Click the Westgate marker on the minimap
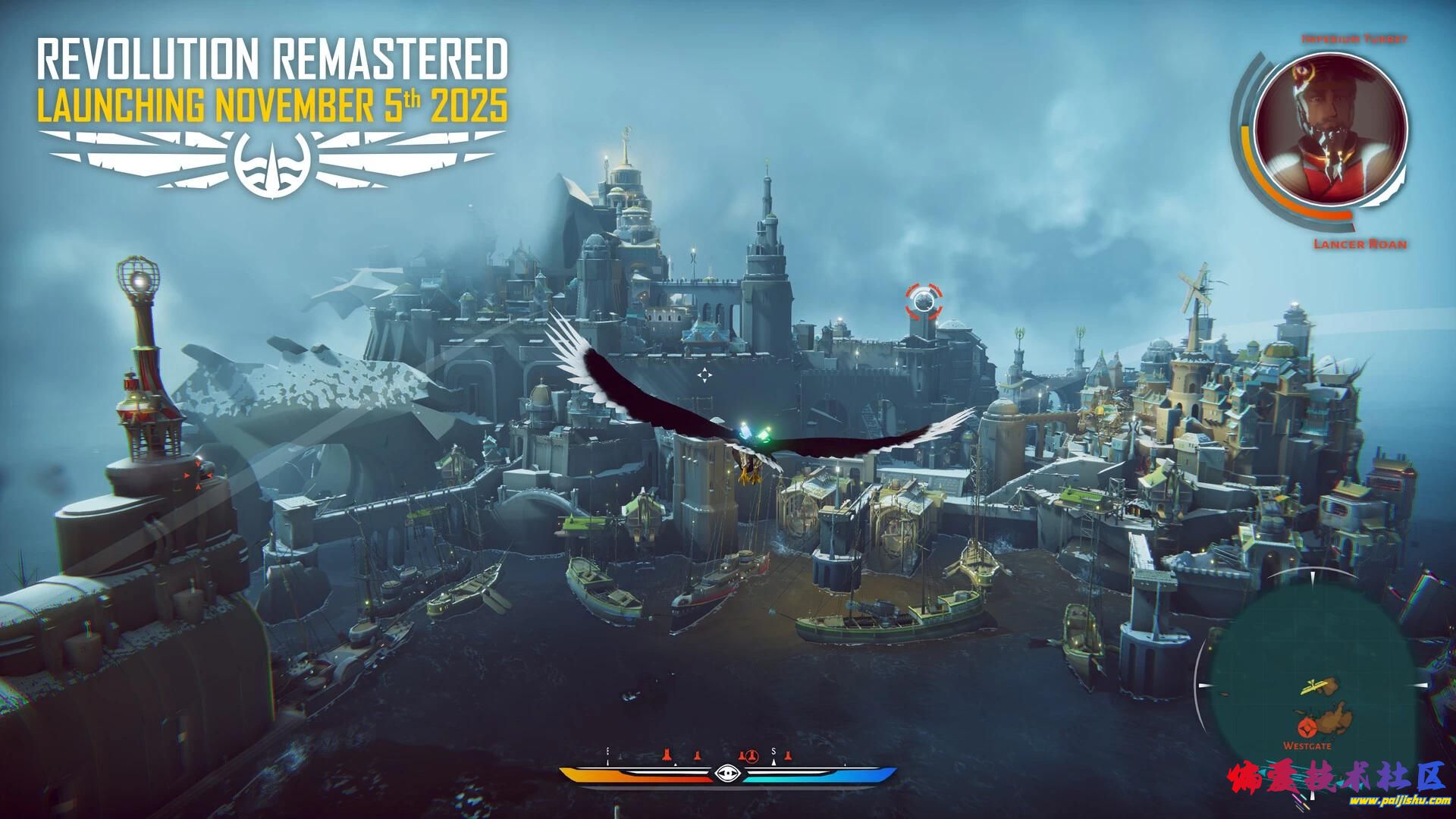Viewport: 1456px width, 819px height. (1307, 730)
